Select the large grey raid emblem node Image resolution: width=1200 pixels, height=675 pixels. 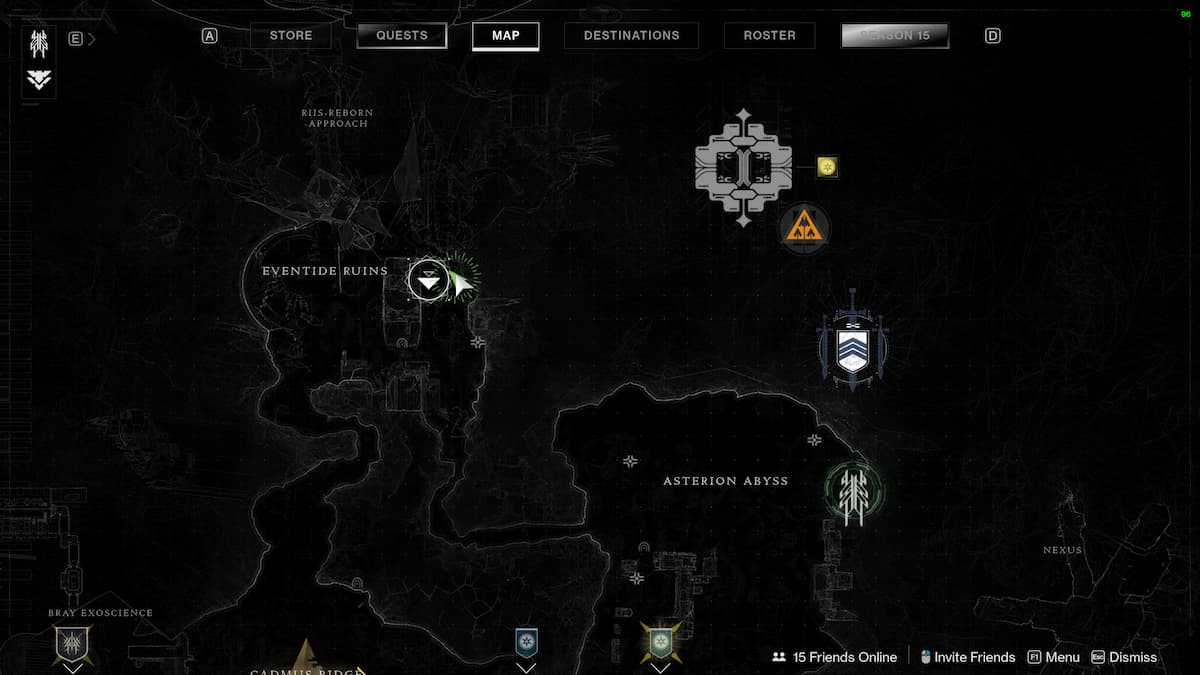point(743,168)
